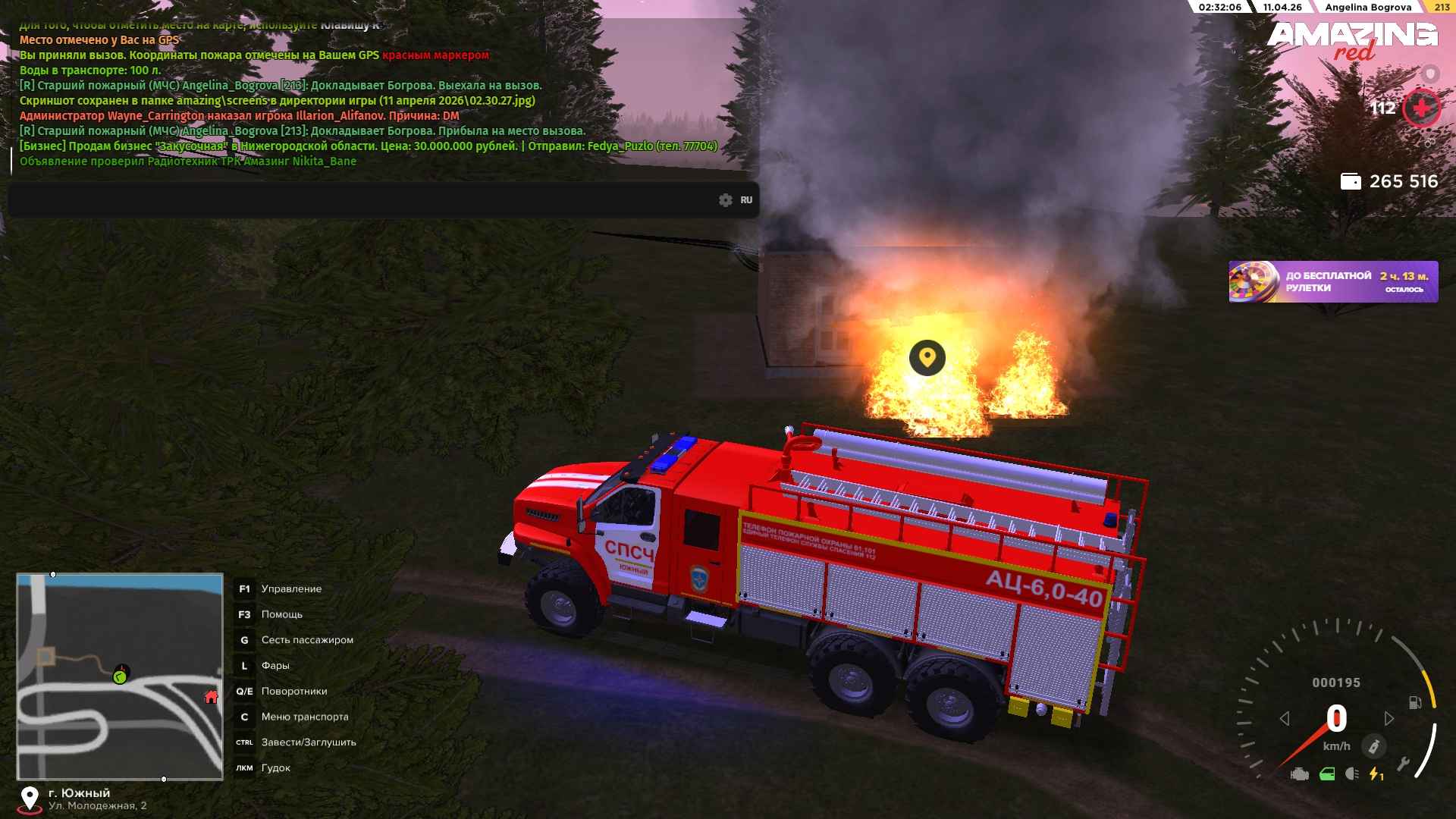Click the location pin beside г. Южный
This screenshot has height=819, width=1456.
click(x=30, y=799)
